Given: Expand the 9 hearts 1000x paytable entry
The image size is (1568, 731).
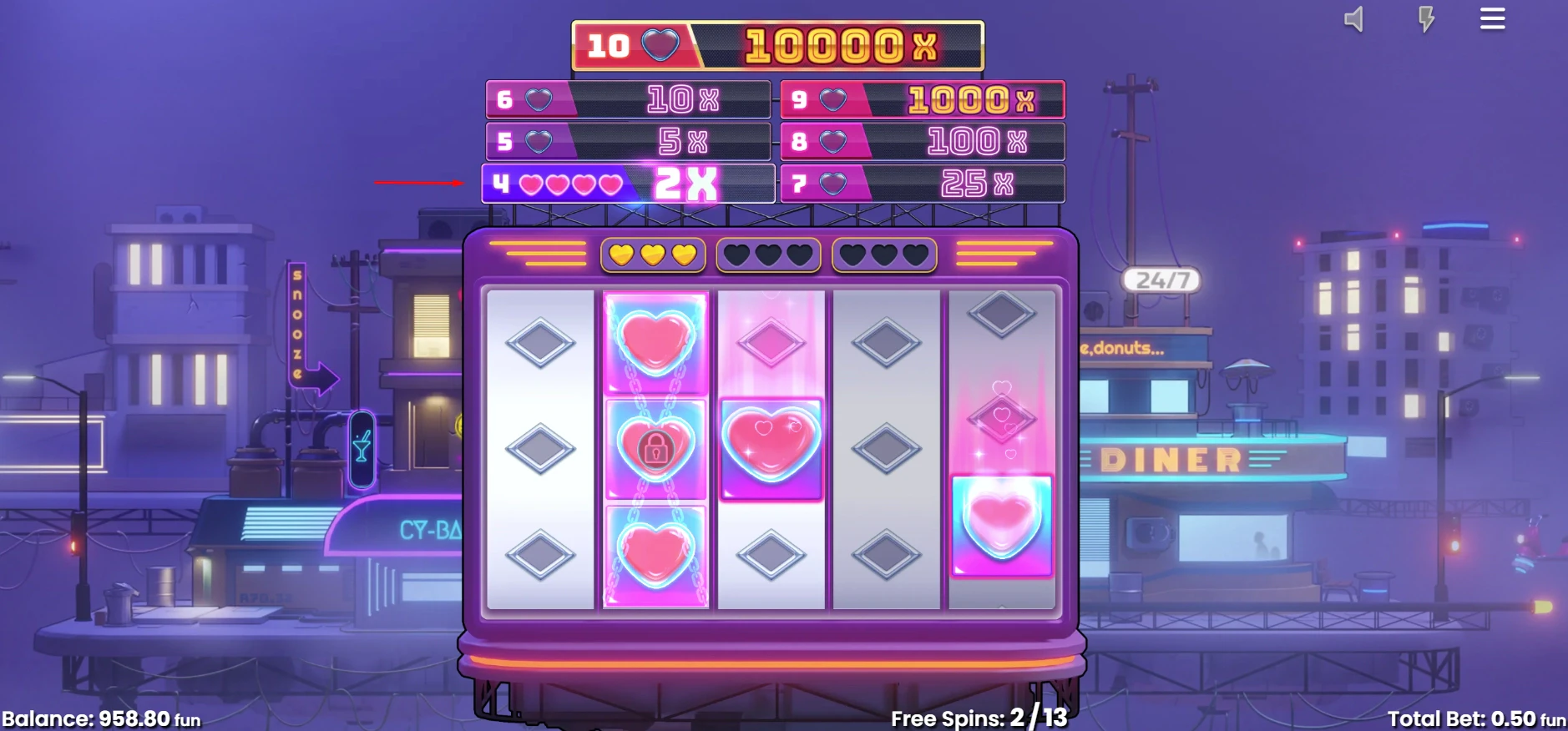Looking at the screenshot, I should tap(923, 100).
